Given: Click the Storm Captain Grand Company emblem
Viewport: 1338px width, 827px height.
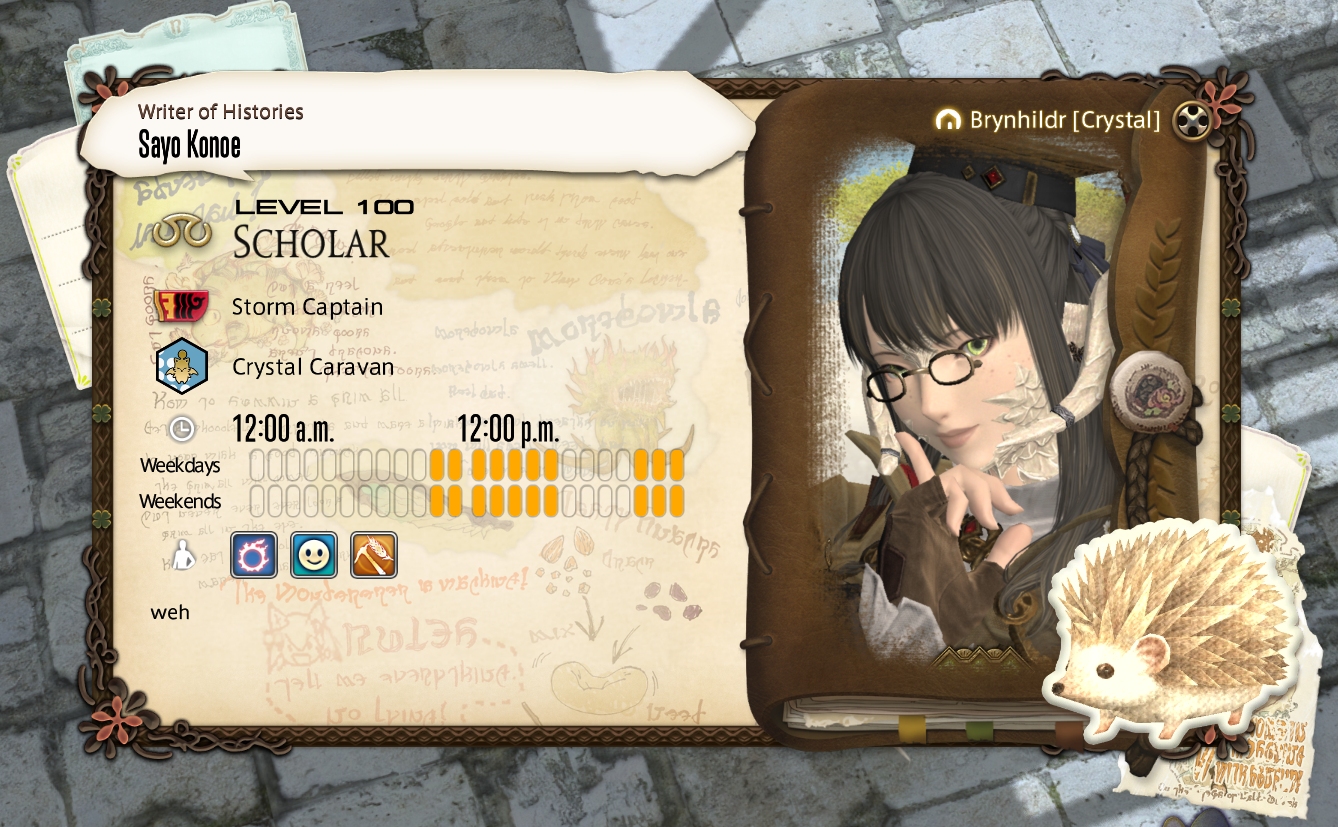Looking at the screenshot, I should [x=181, y=306].
